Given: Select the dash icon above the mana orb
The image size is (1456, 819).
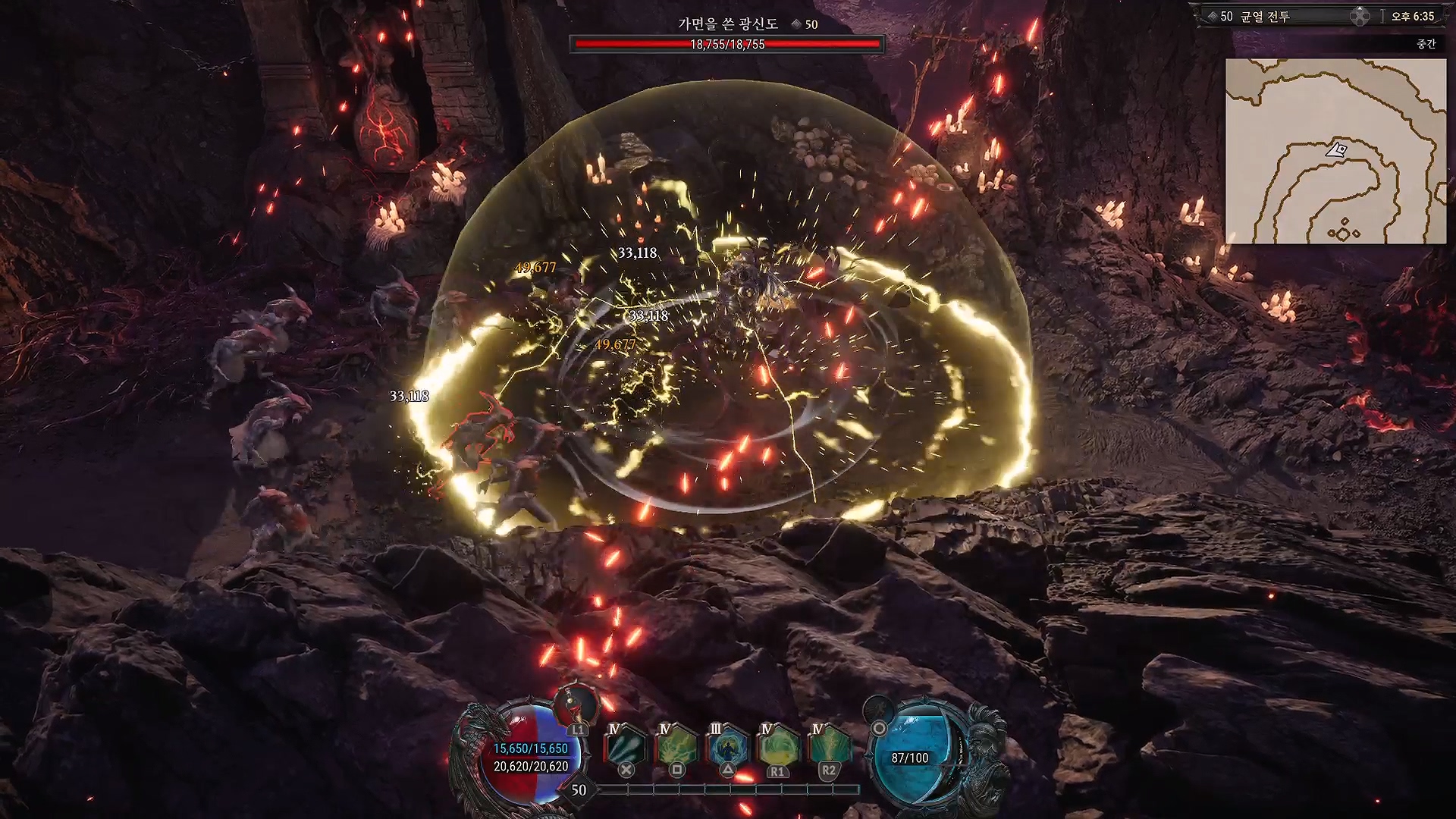Looking at the screenshot, I should click(x=879, y=711).
